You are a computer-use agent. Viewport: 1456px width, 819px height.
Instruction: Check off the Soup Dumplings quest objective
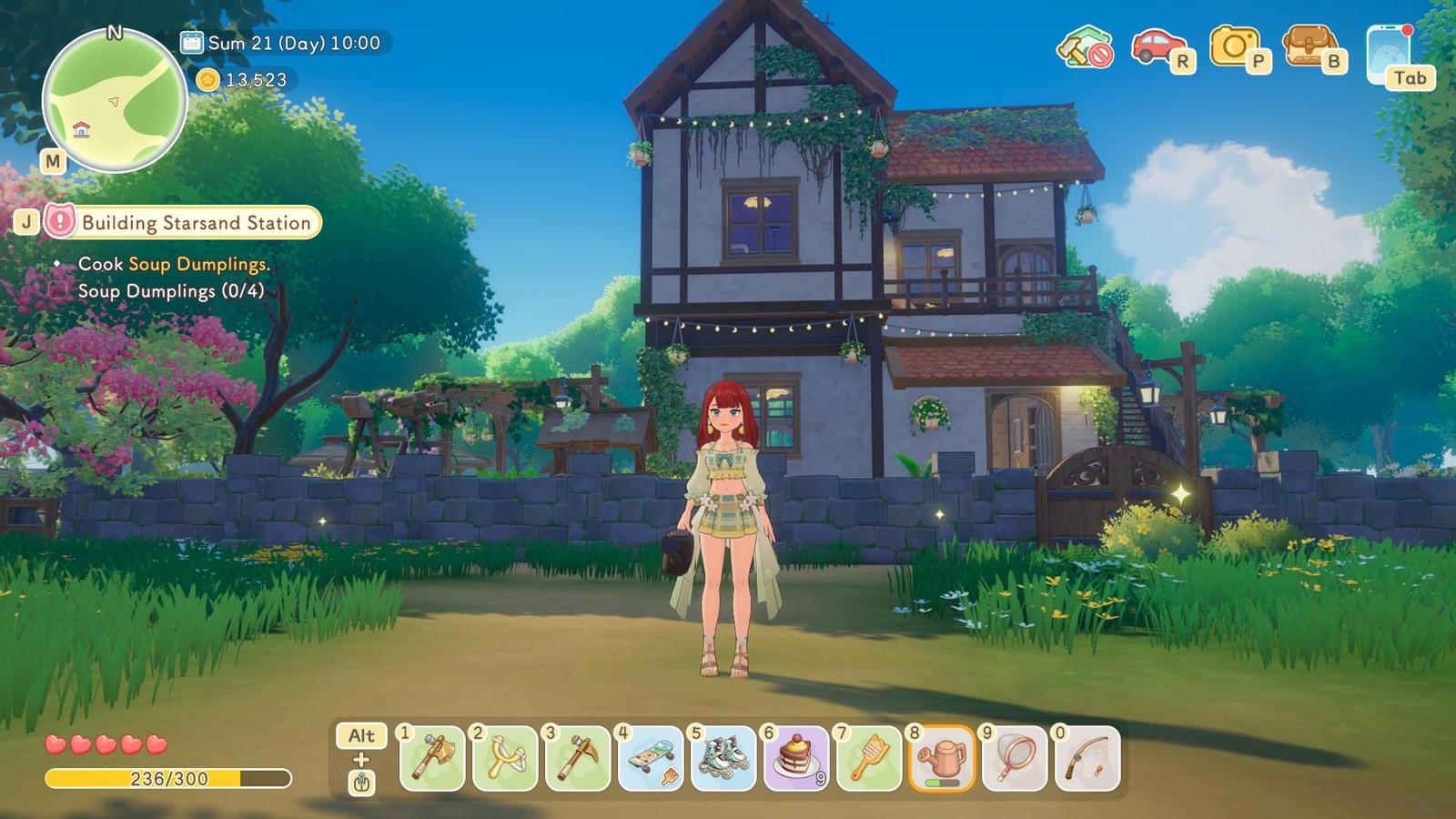coord(59,291)
